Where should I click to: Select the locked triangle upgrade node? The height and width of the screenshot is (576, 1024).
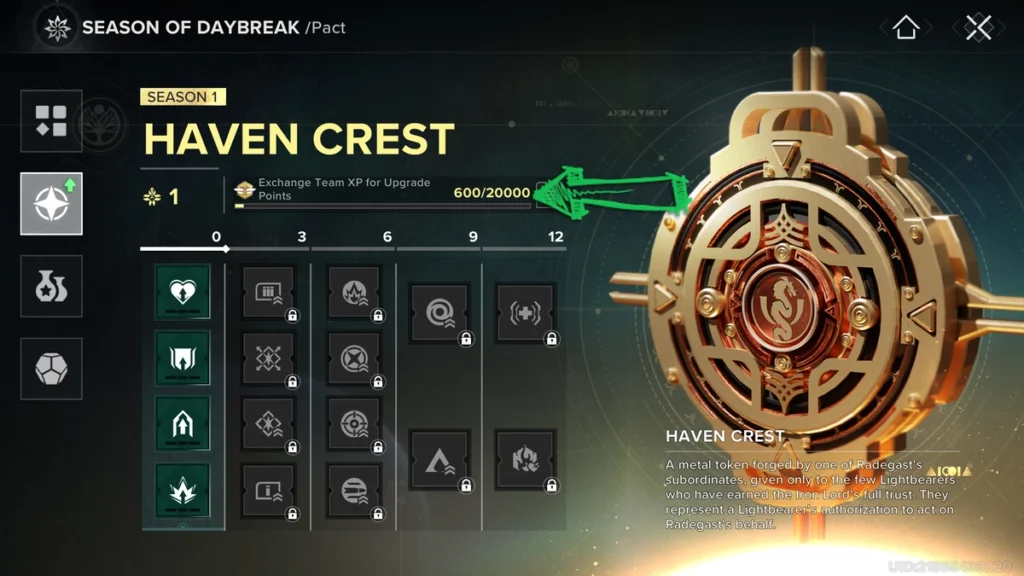440,459
